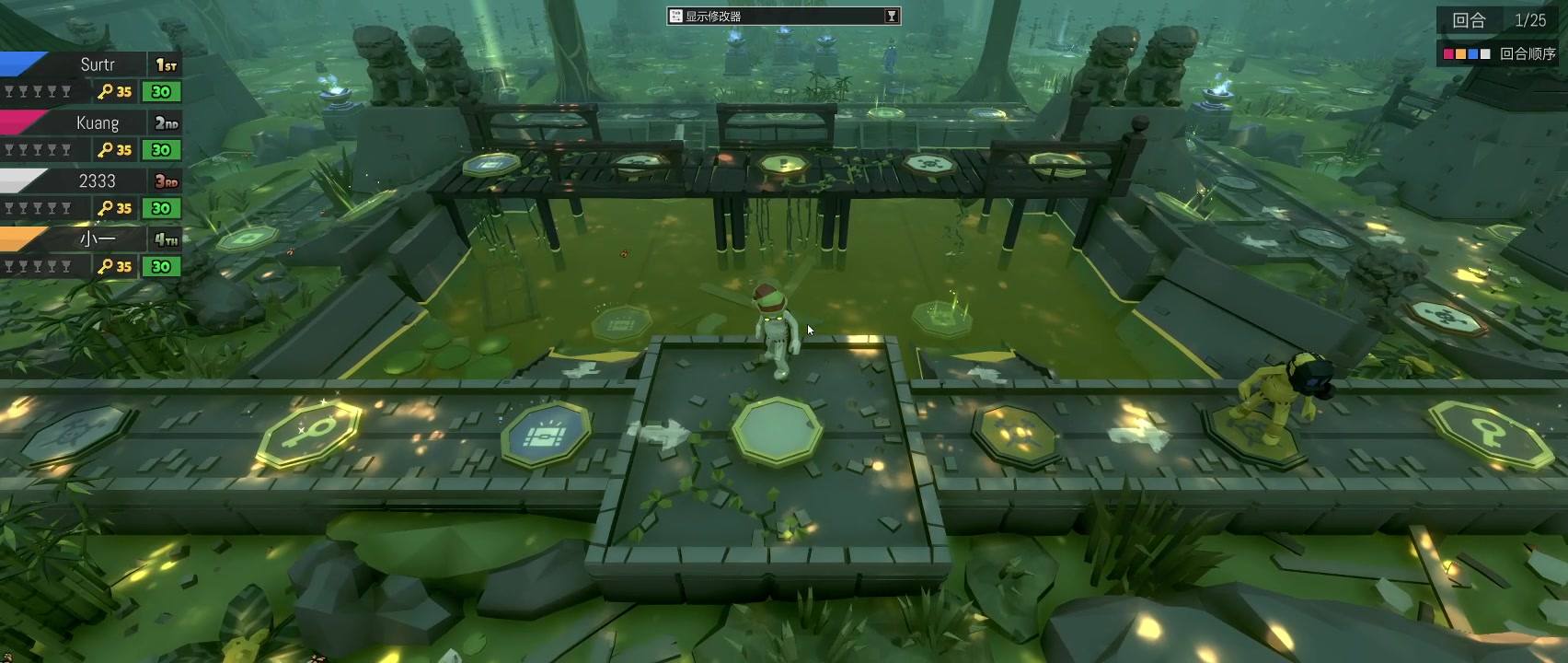Click the blue square in the turn order
The height and width of the screenshot is (663, 1568).
[1473, 54]
